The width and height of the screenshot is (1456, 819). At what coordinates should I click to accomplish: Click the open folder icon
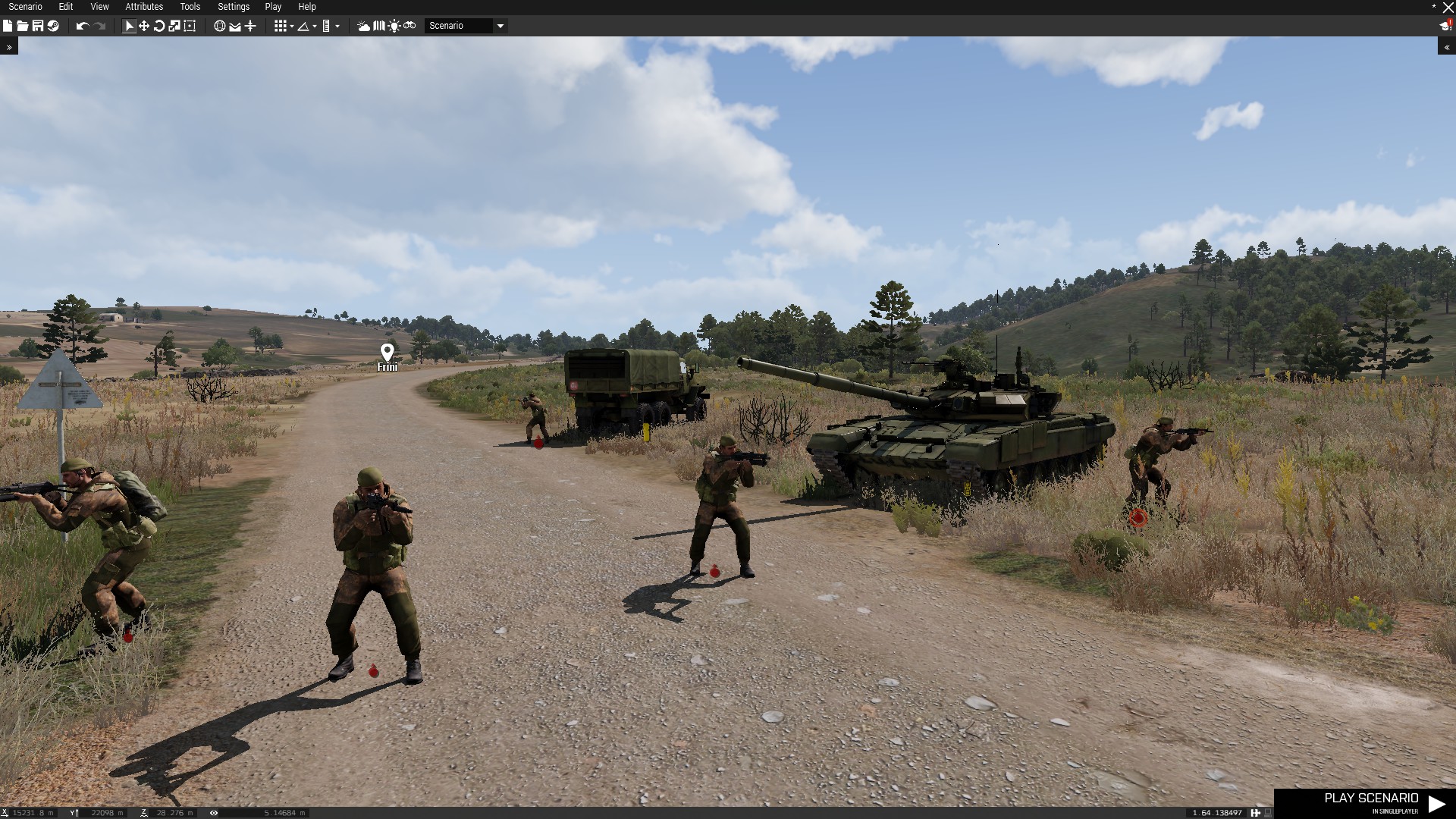tap(23, 26)
